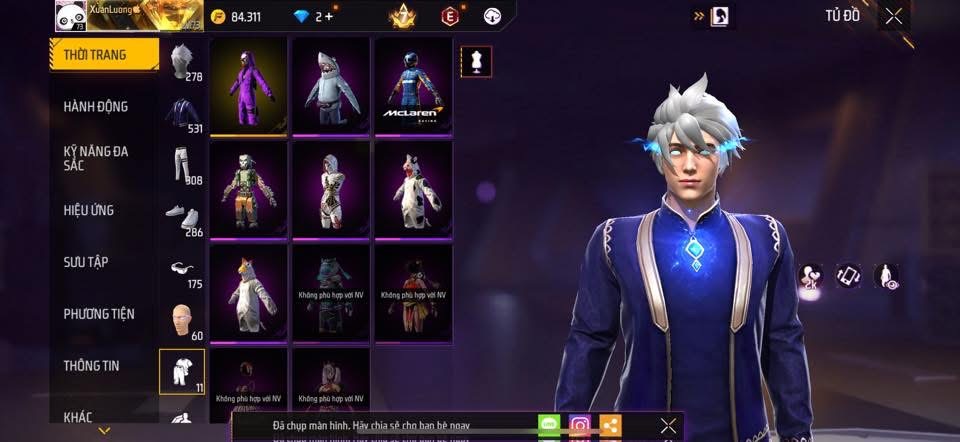
Task: Choose the McLaren racing suit
Action: pos(413,85)
